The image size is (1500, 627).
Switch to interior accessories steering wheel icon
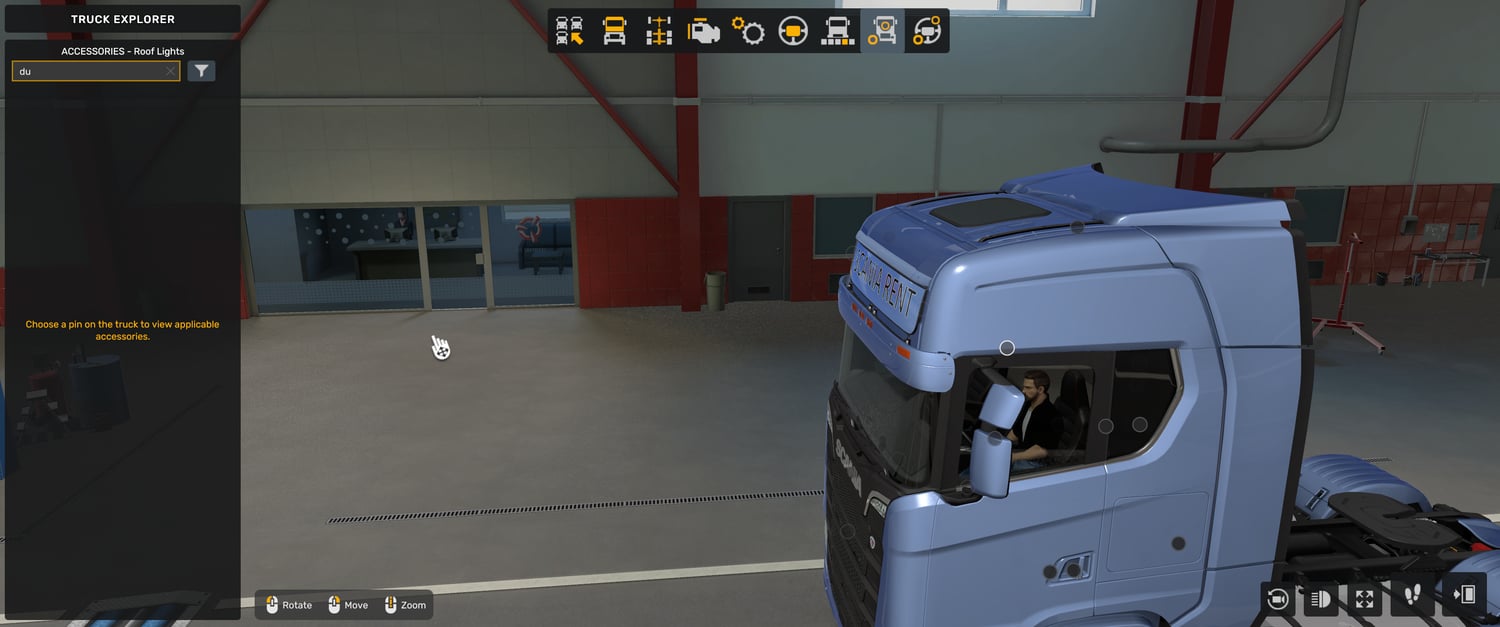coord(927,31)
